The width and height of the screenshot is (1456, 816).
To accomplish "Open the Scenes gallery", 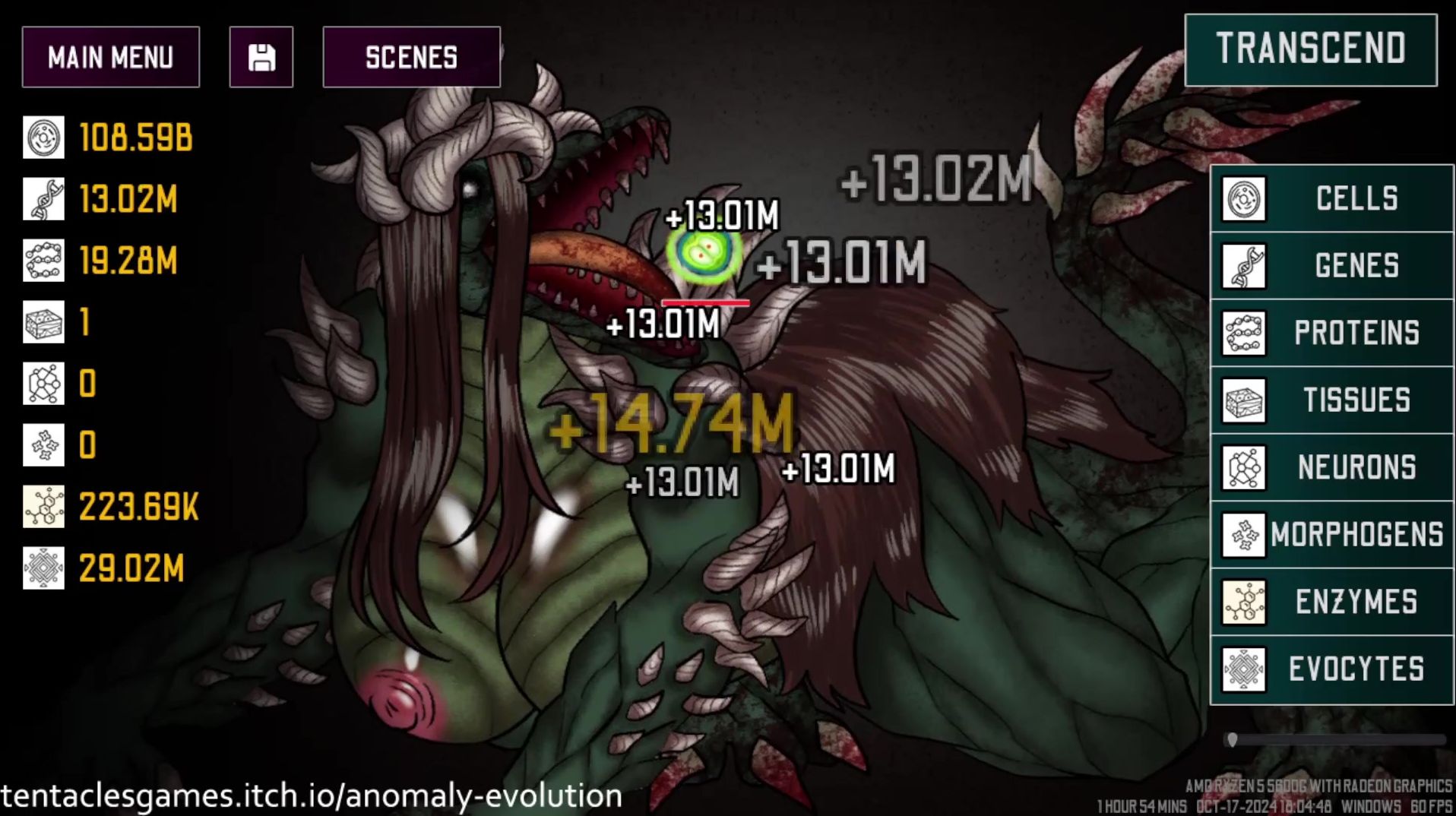I will point(411,57).
